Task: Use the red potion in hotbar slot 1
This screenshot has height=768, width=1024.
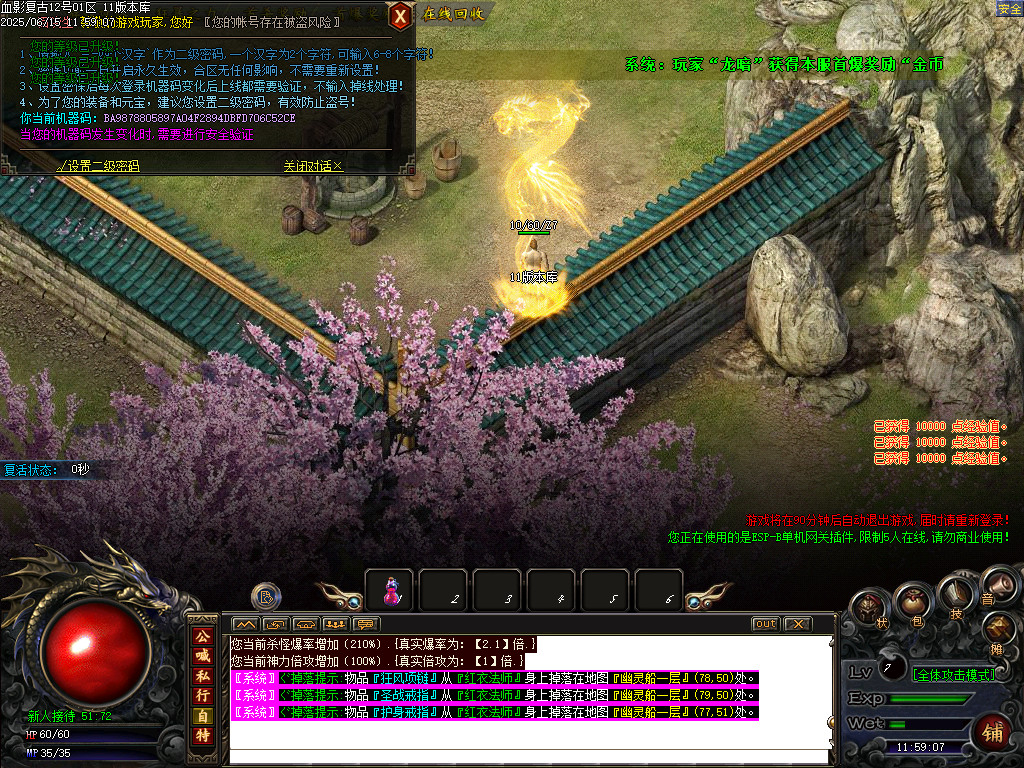Action: tap(390, 591)
